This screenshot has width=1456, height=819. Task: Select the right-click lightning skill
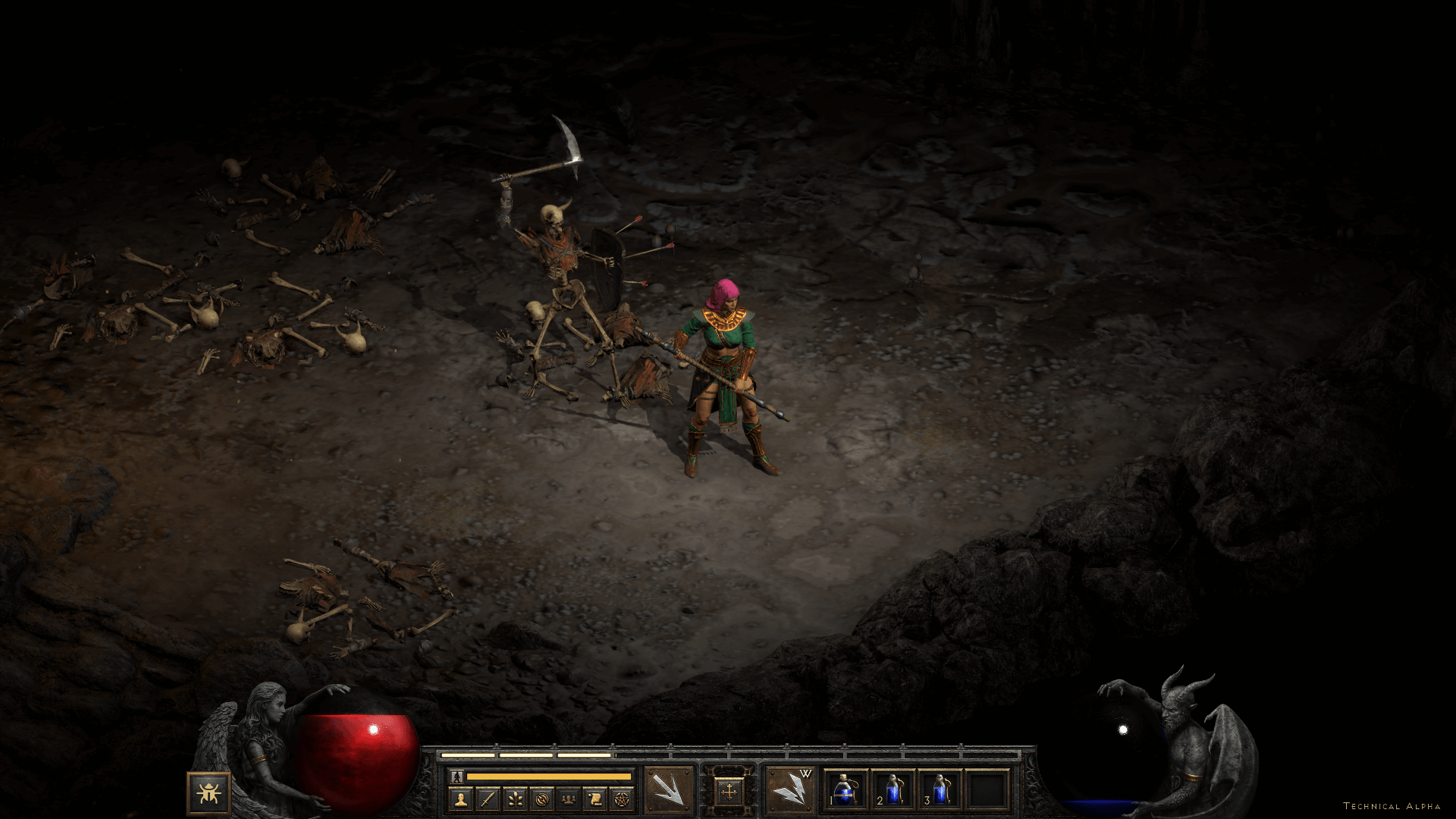coord(789,791)
